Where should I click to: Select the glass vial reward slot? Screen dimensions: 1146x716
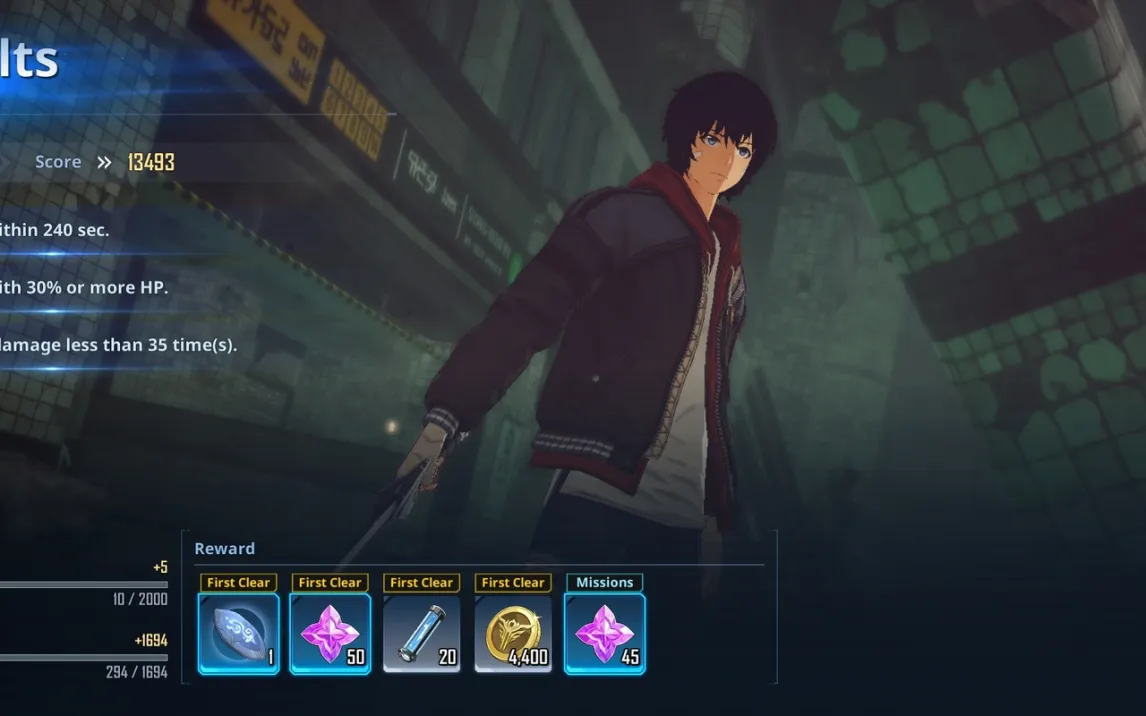coord(421,634)
